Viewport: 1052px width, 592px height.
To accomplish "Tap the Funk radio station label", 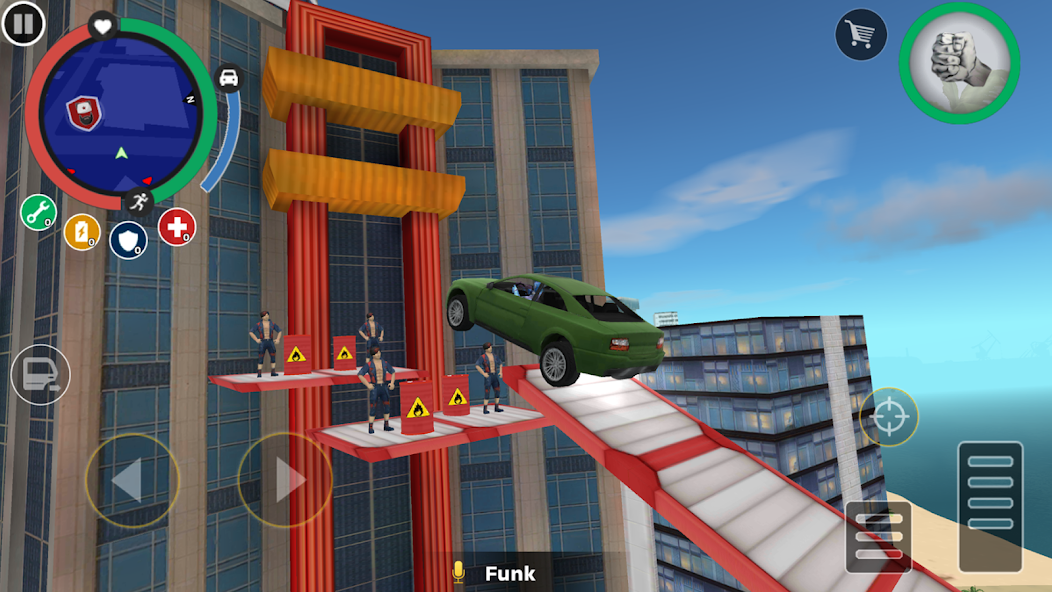I will tap(509, 574).
